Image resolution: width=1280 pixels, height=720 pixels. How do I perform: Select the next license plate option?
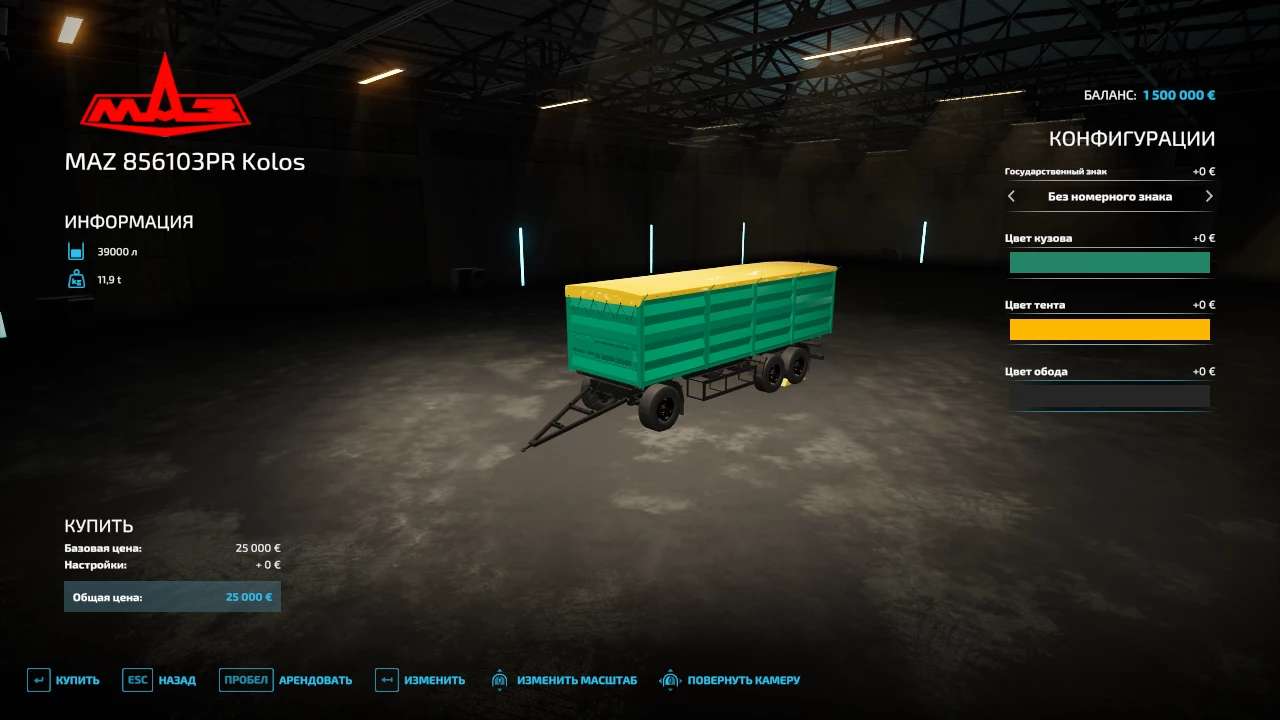click(1208, 196)
